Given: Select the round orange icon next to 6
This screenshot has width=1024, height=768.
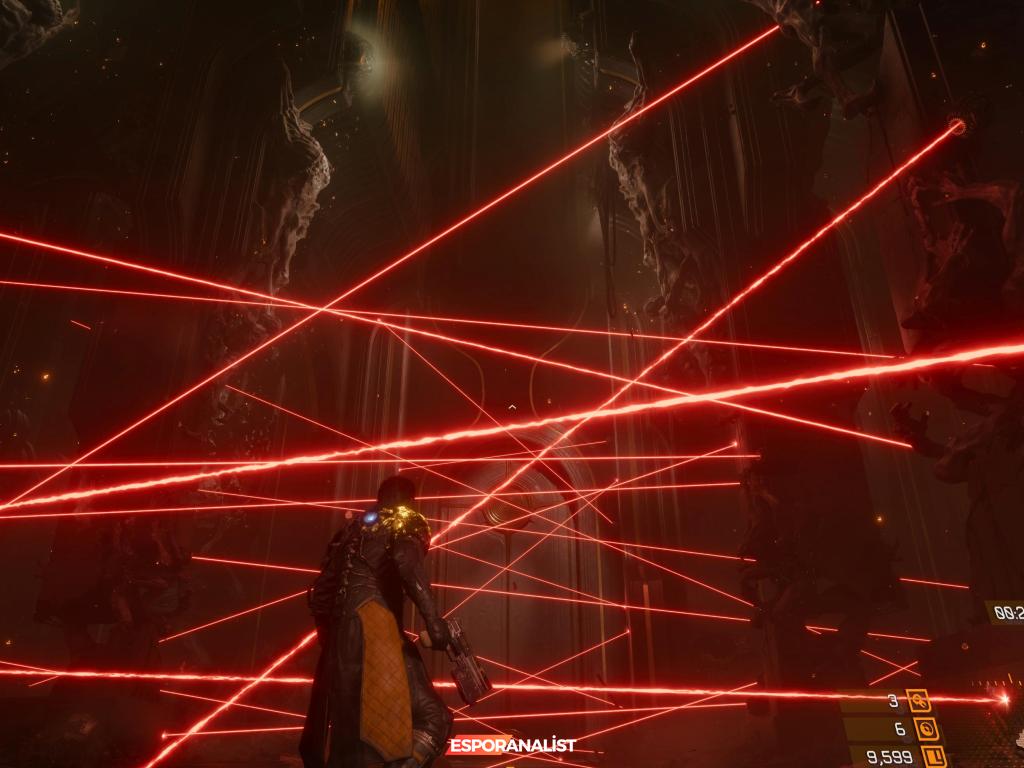Looking at the screenshot, I should coord(924,729).
